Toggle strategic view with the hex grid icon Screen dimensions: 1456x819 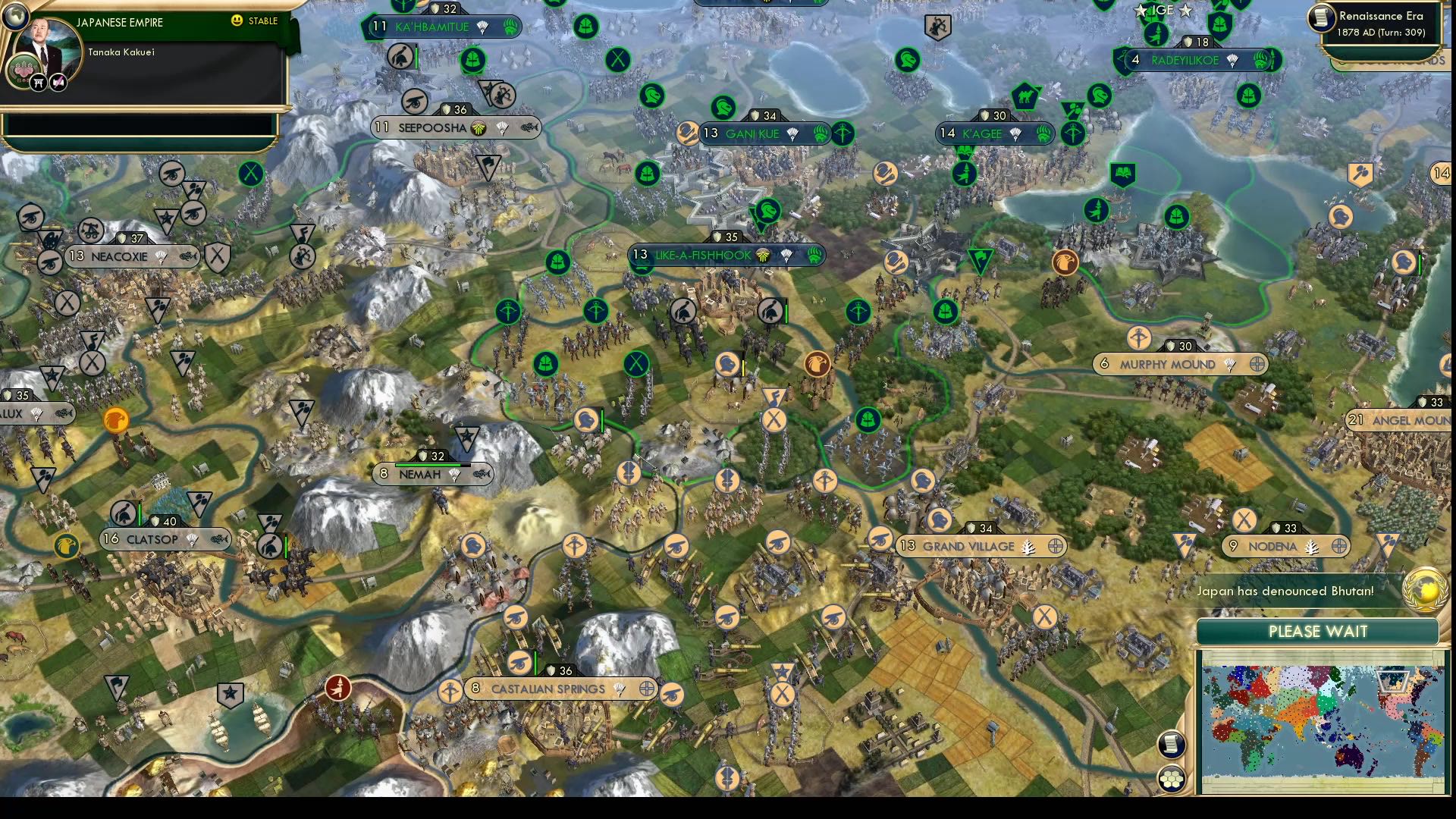(x=1171, y=779)
